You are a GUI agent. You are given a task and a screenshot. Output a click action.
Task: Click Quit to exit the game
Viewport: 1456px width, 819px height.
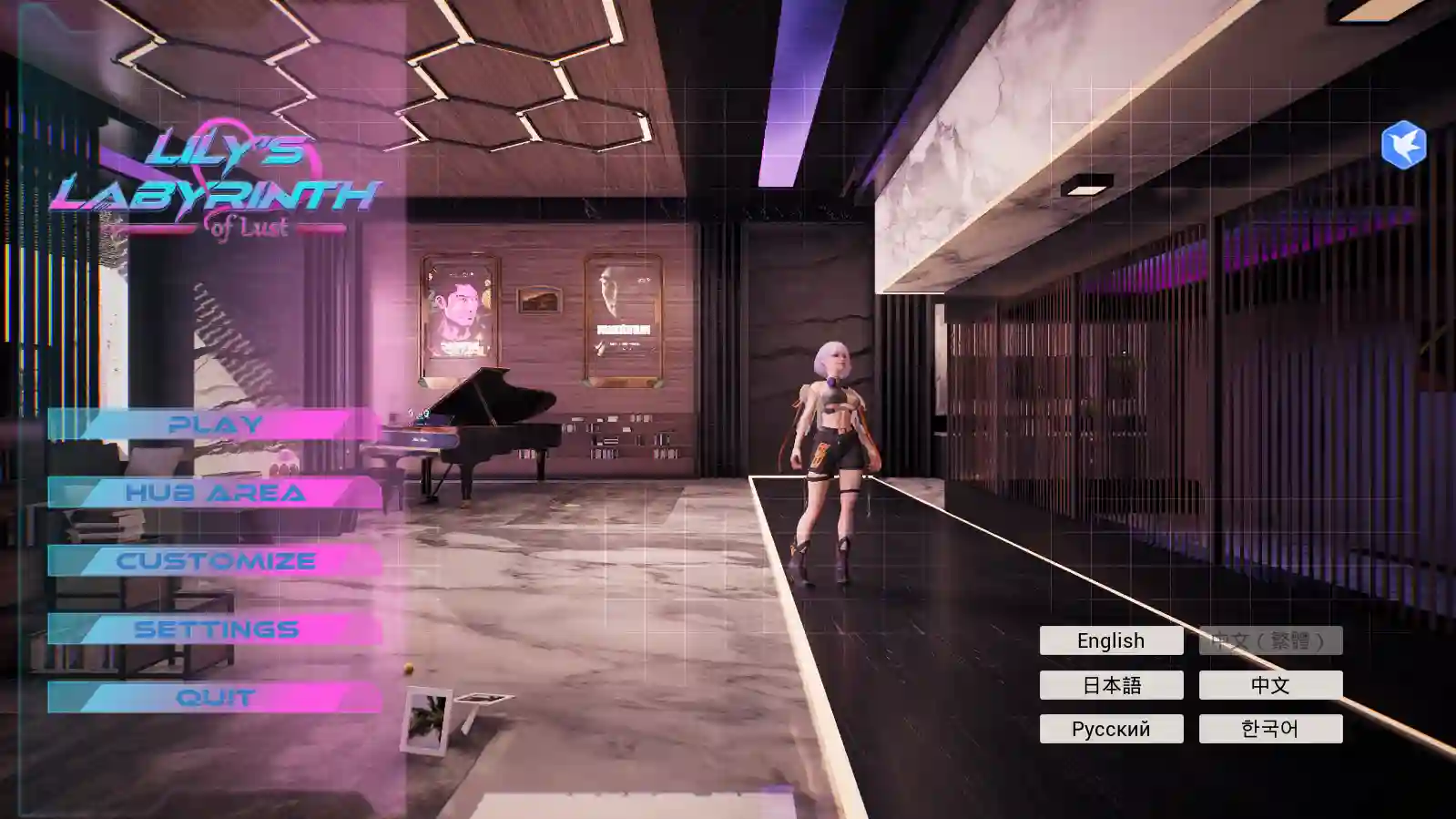click(x=215, y=697)
